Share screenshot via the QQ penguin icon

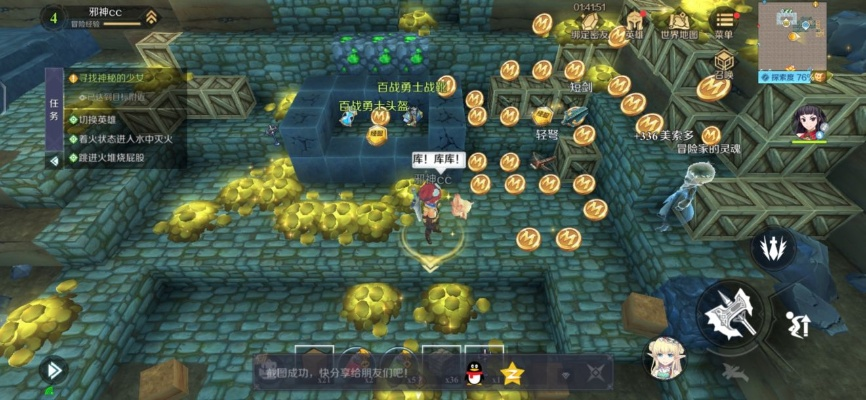click(x=477, y=373)
